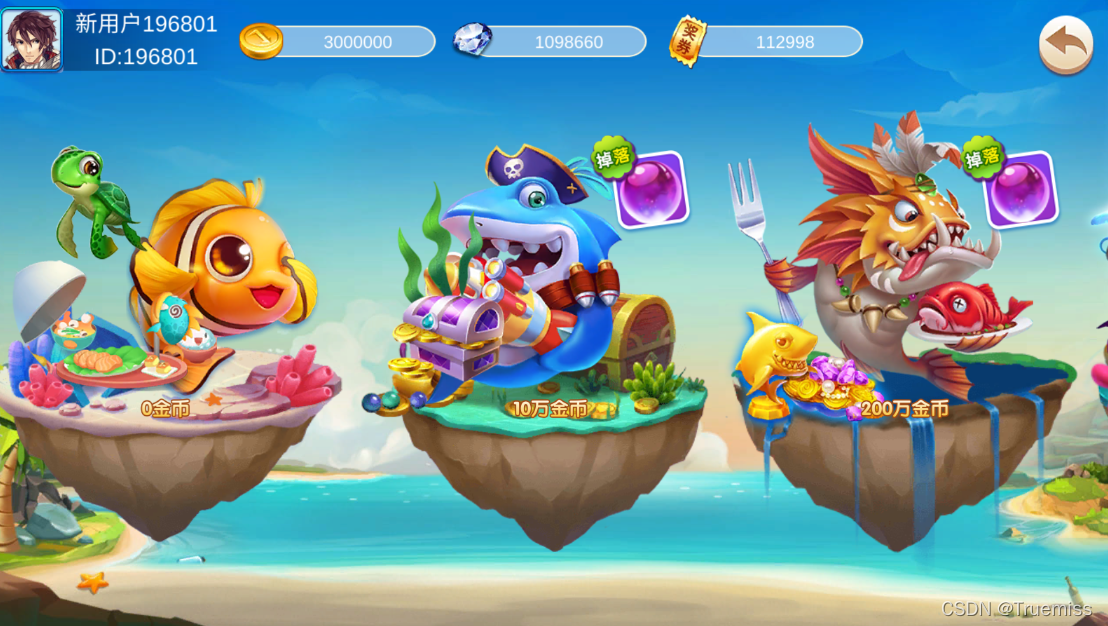This screenshot has width=1108, height=626.
Task: Tap the diamond currency icon
Action: pos(472,41)
